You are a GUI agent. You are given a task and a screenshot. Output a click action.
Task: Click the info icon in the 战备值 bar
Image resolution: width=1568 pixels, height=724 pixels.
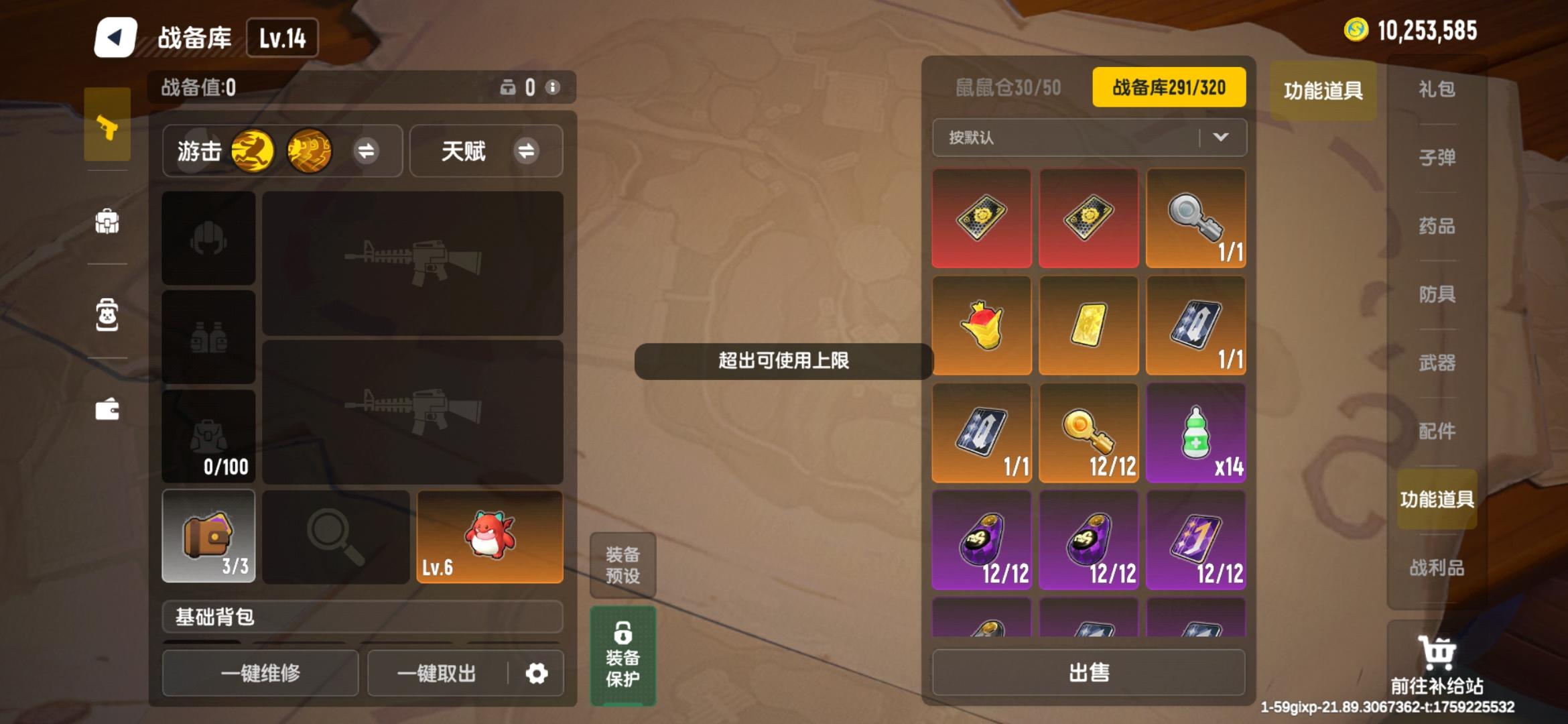[551, 87]
